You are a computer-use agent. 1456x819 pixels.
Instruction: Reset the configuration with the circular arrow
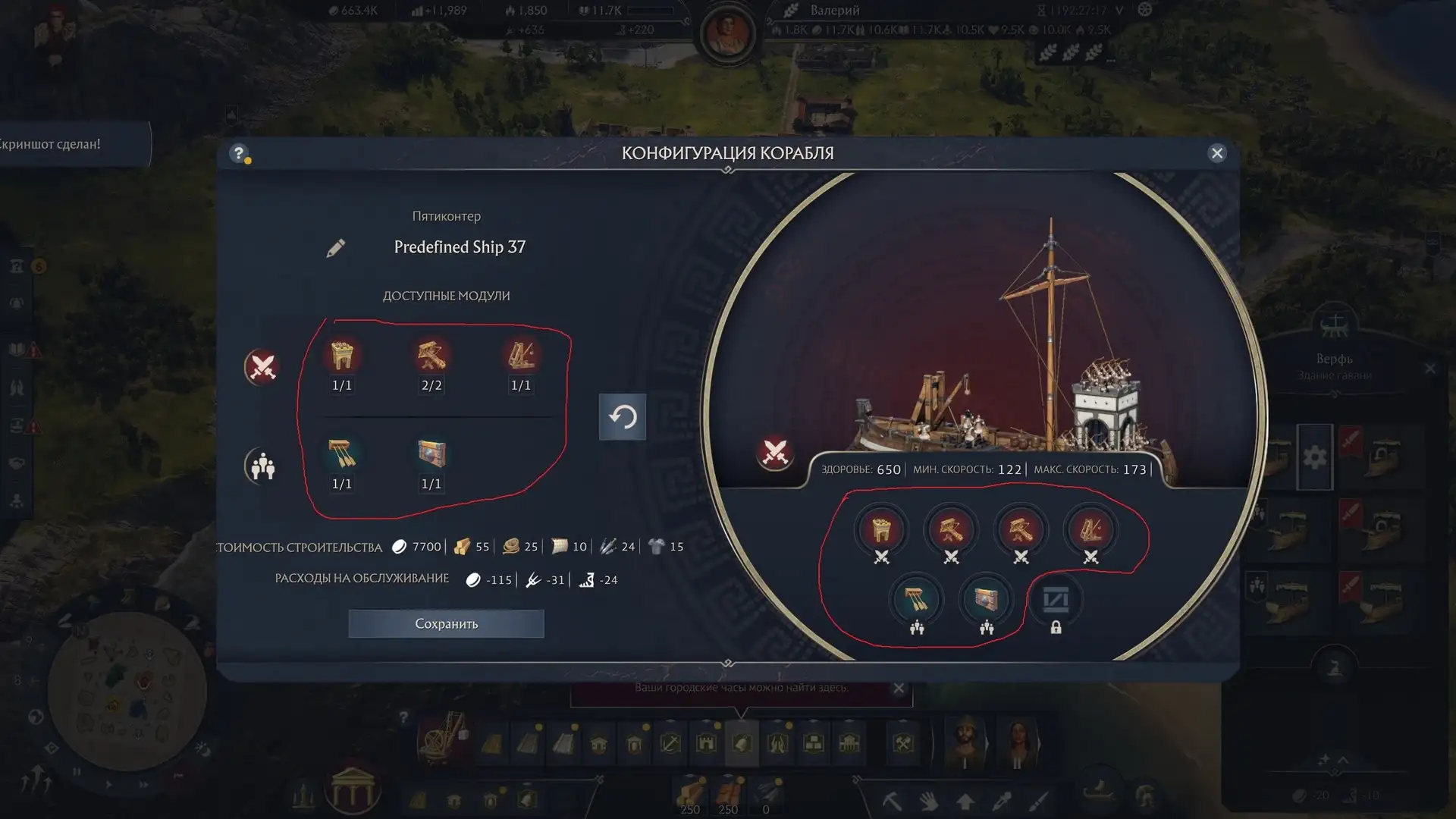click(623, 416)
